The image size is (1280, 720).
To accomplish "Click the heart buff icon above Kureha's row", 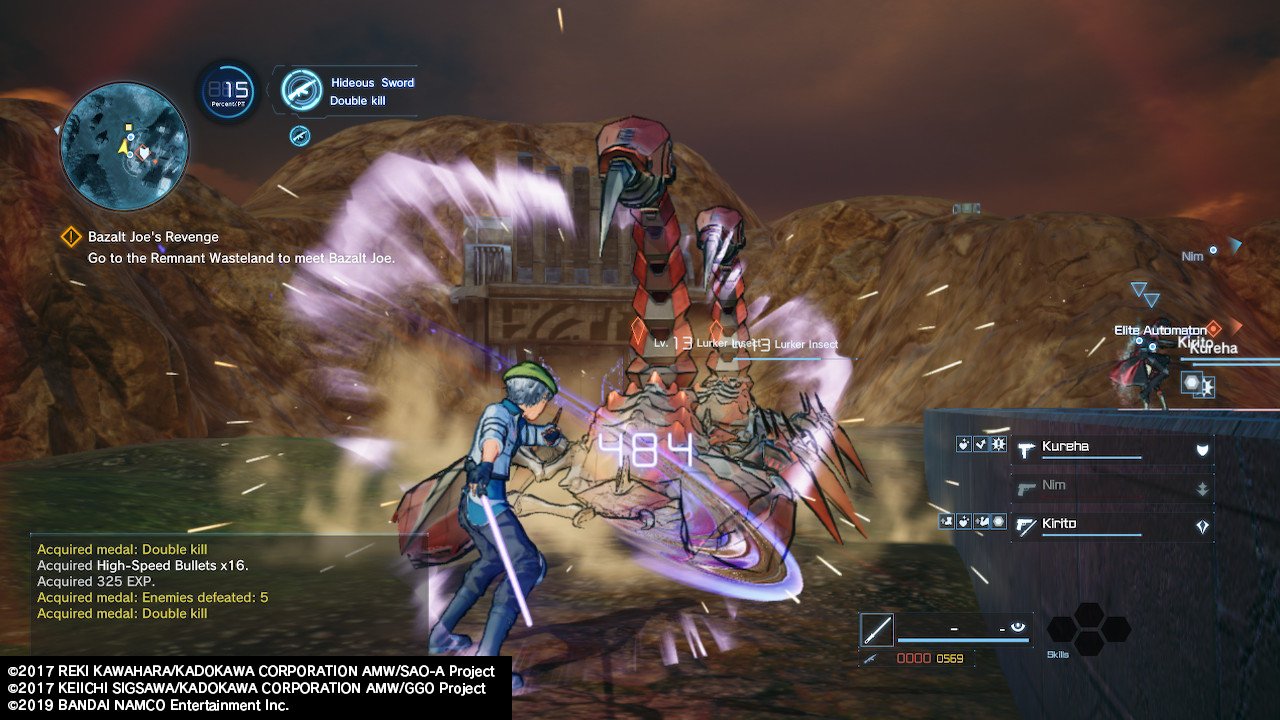I will tap(963, 445).
